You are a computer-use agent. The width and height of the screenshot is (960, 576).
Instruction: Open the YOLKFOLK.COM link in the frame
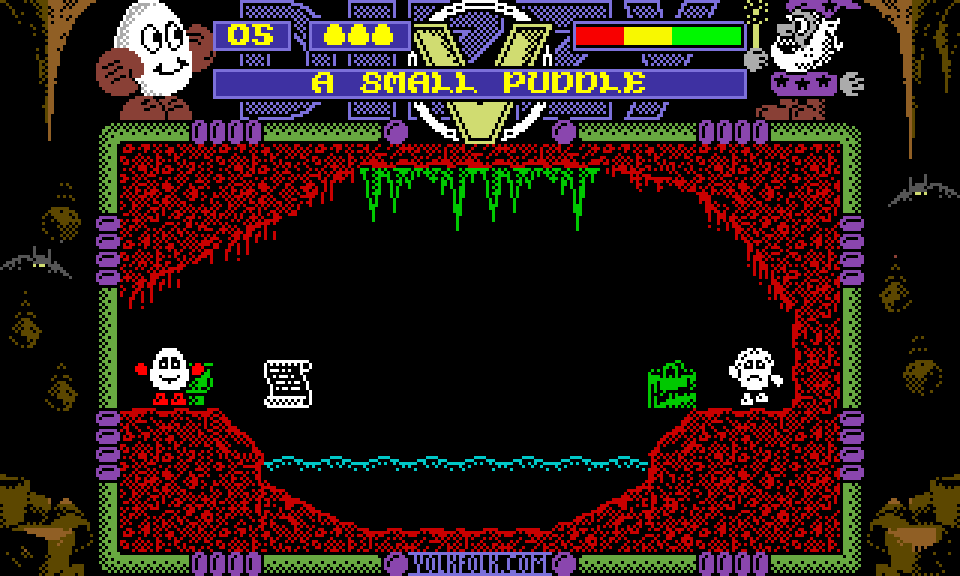[x=479, y=565]
